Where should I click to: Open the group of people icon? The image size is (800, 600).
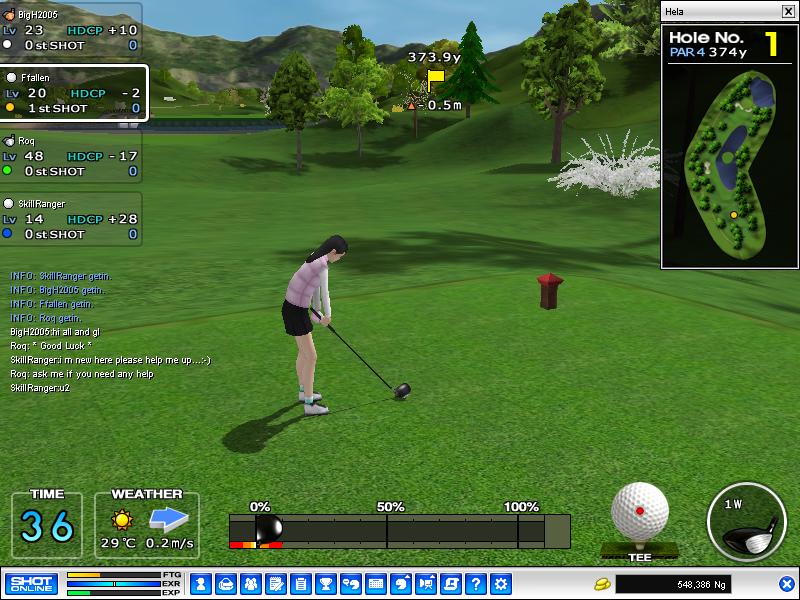click(250, 583)
